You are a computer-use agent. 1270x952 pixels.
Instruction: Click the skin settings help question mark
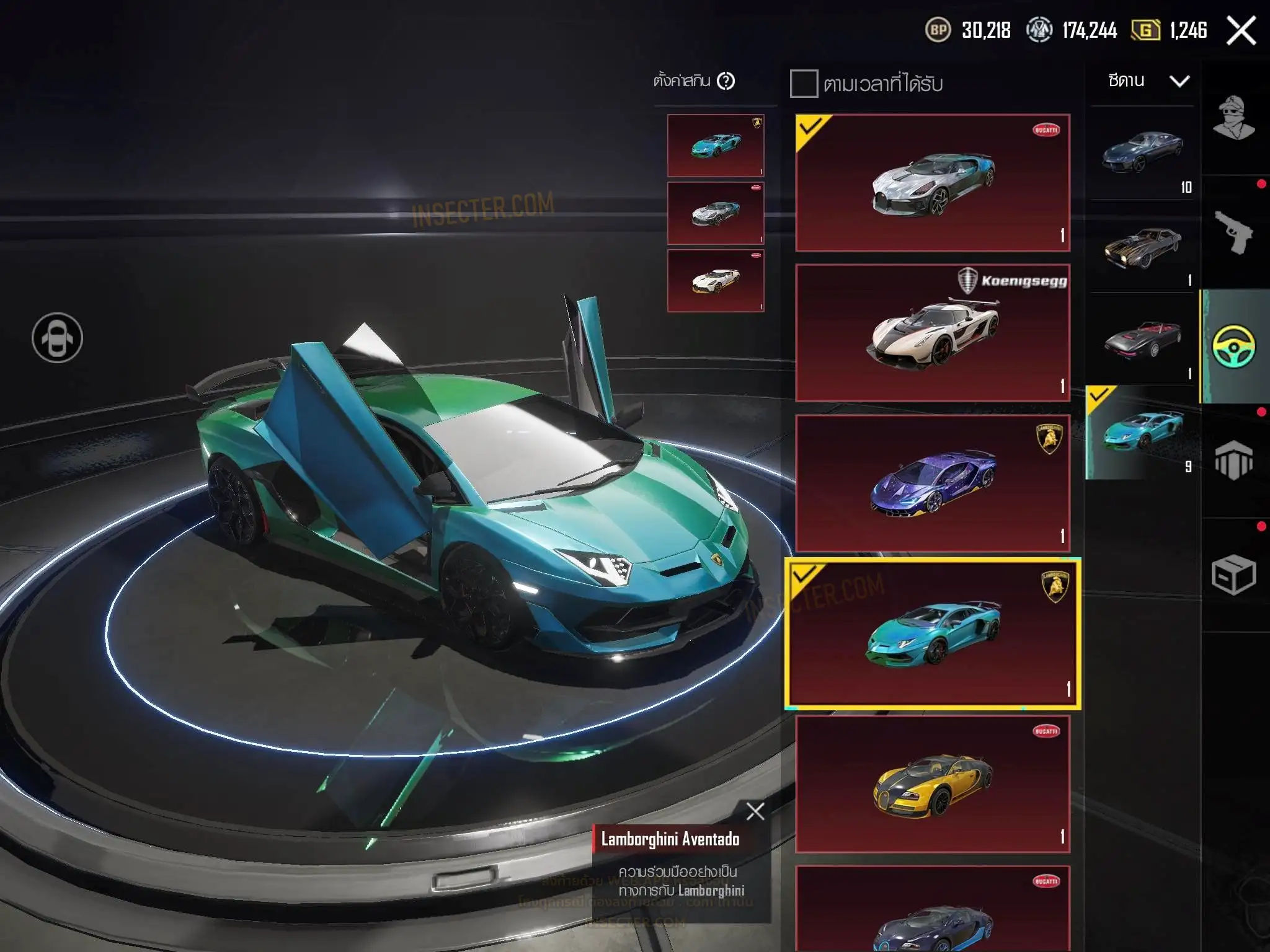point(726,81)
